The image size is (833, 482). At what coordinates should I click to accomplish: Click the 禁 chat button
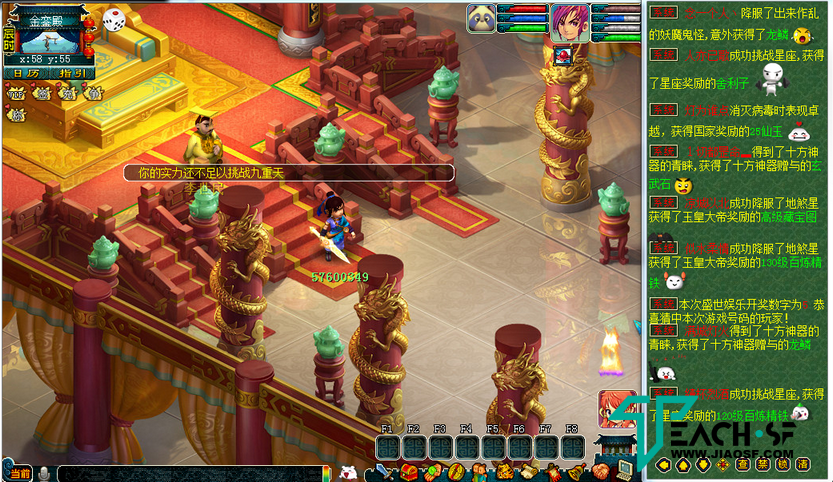763,464
